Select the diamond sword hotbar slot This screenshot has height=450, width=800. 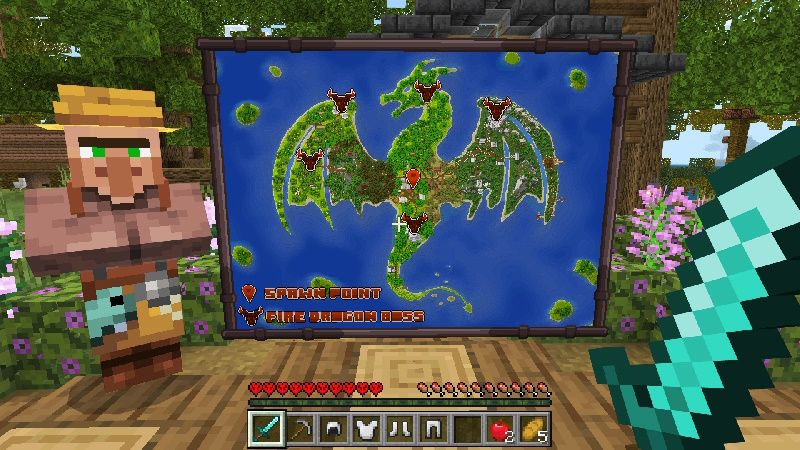pyautogui.click(x=266, y=428)
